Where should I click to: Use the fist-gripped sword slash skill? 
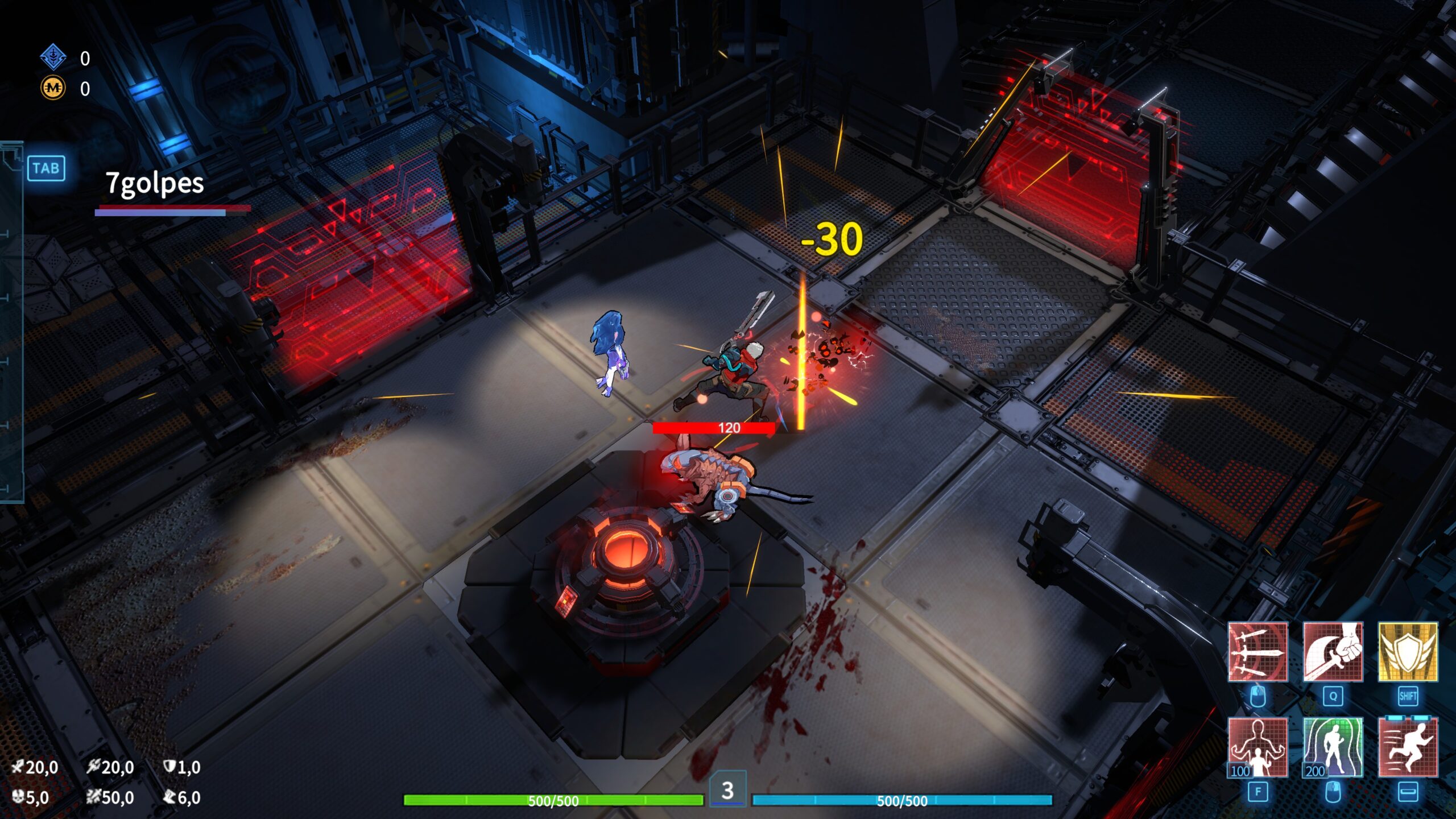[x=1333, y=651]
